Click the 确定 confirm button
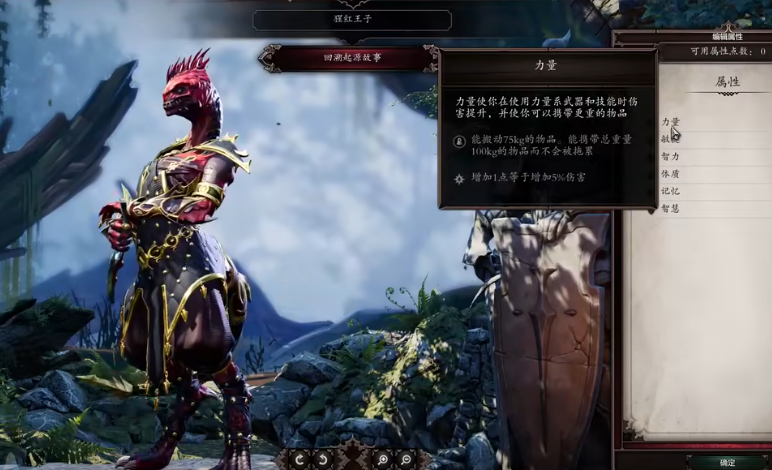 (727, 462)
